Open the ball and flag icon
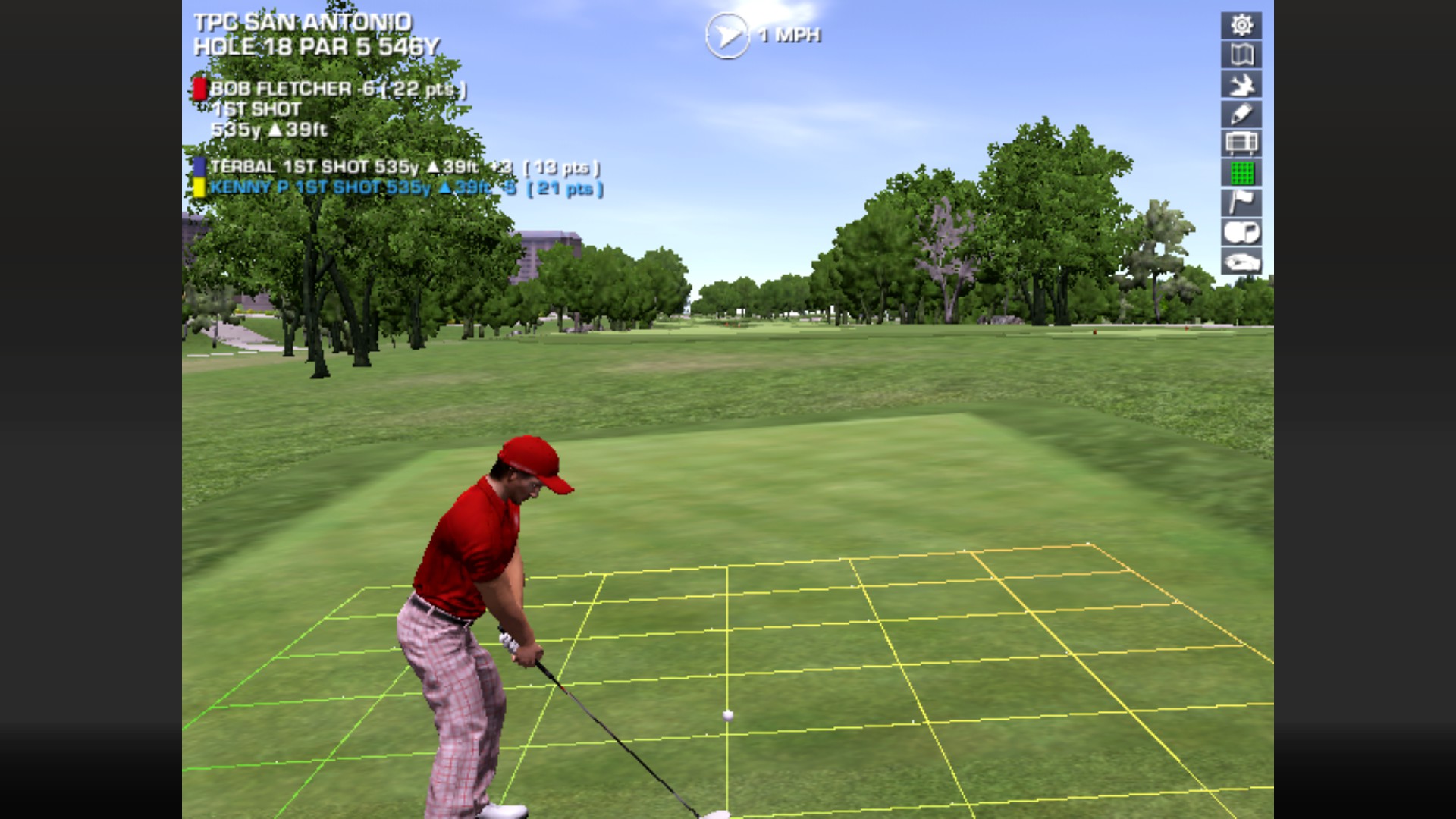Screen dimensions: 1456x819 [1241, 232]
